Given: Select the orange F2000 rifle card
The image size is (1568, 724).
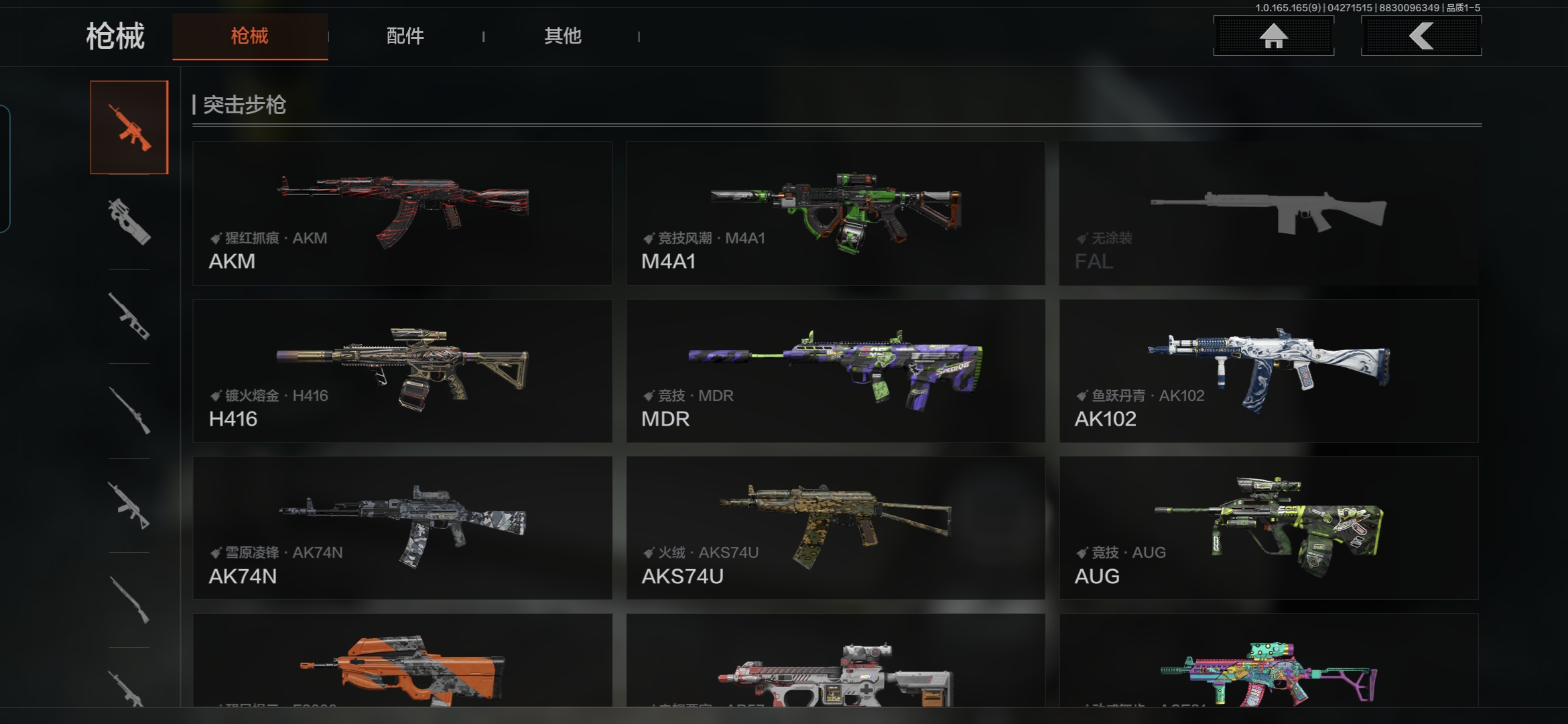Looking at the screenshot, I should tap(402, 664).
